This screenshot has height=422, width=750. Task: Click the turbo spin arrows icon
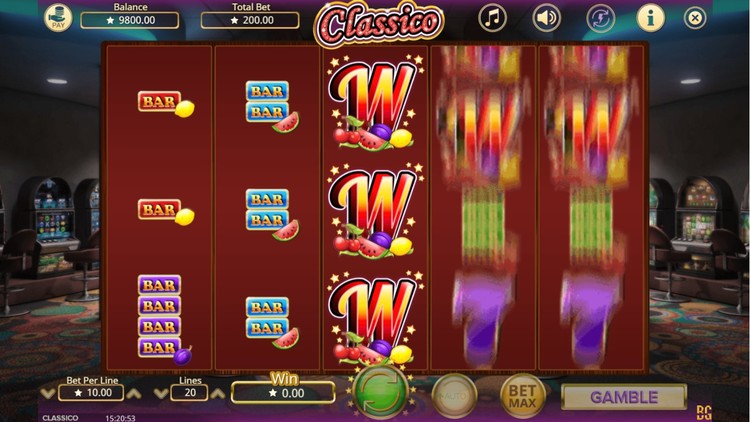600,17
